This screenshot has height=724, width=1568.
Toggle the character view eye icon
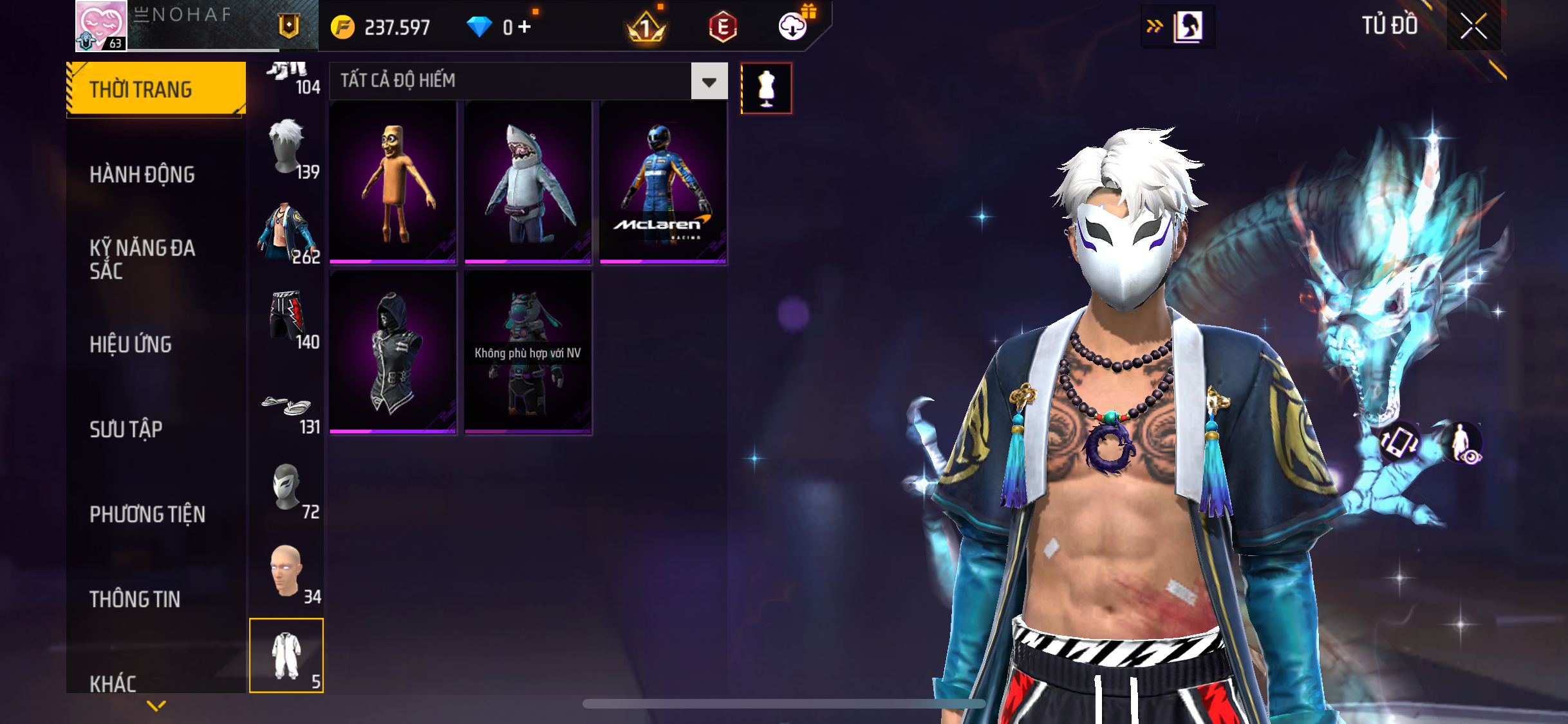click(1463, 443)
